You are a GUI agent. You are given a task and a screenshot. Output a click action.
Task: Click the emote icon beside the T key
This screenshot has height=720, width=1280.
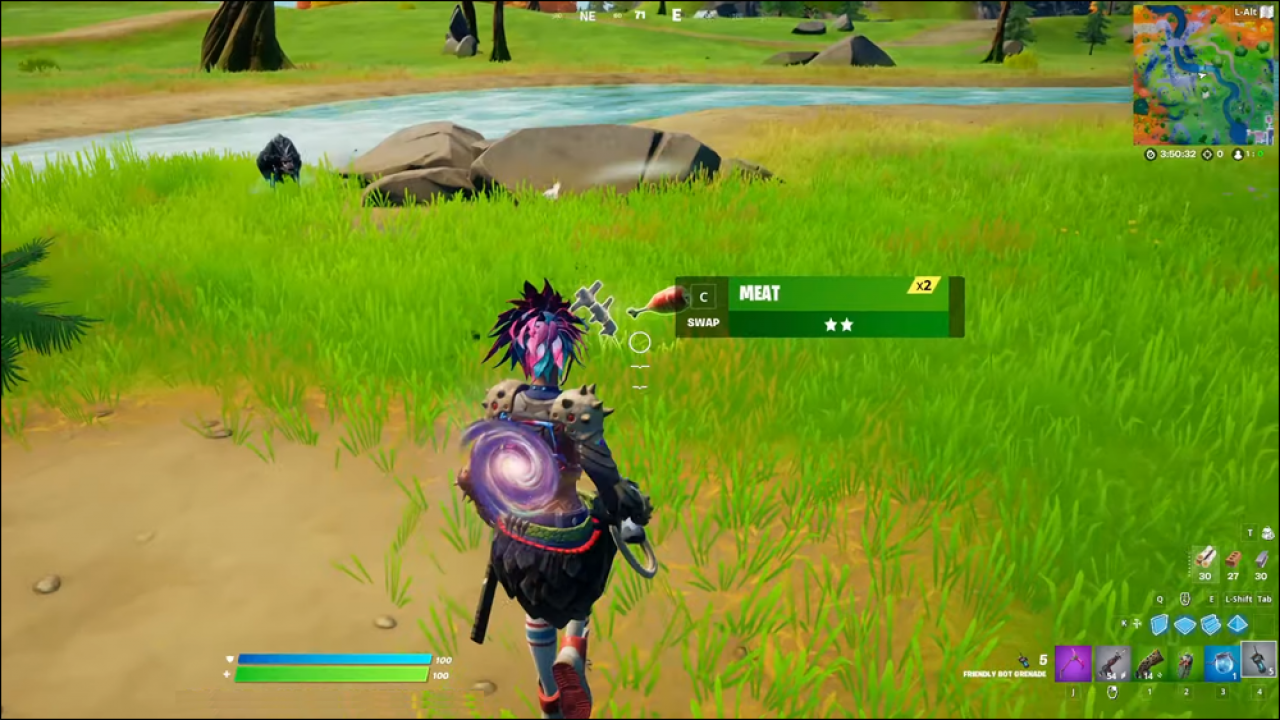[x=1268, y=533]
